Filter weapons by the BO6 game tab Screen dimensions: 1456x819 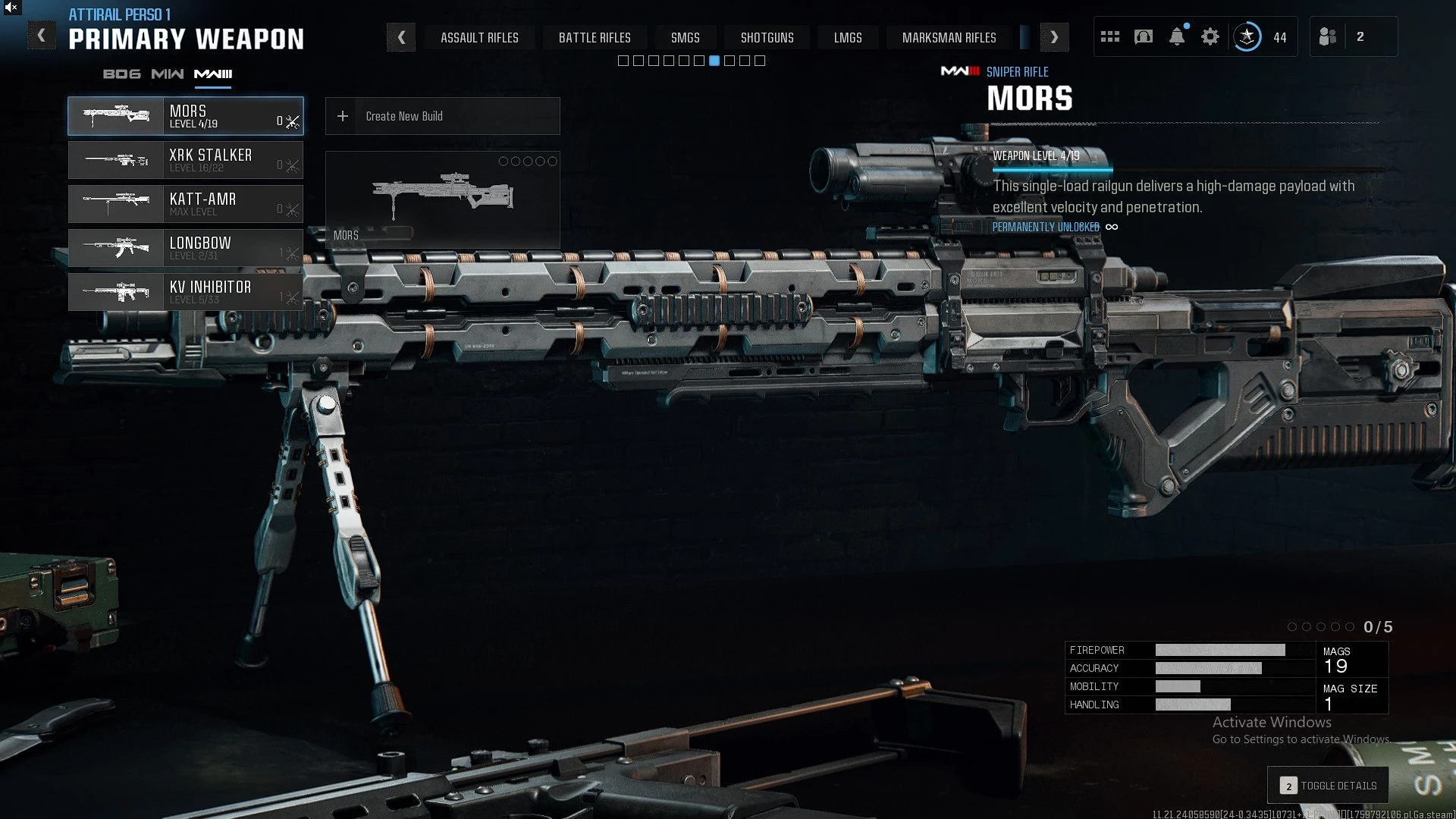click(121, 74)
